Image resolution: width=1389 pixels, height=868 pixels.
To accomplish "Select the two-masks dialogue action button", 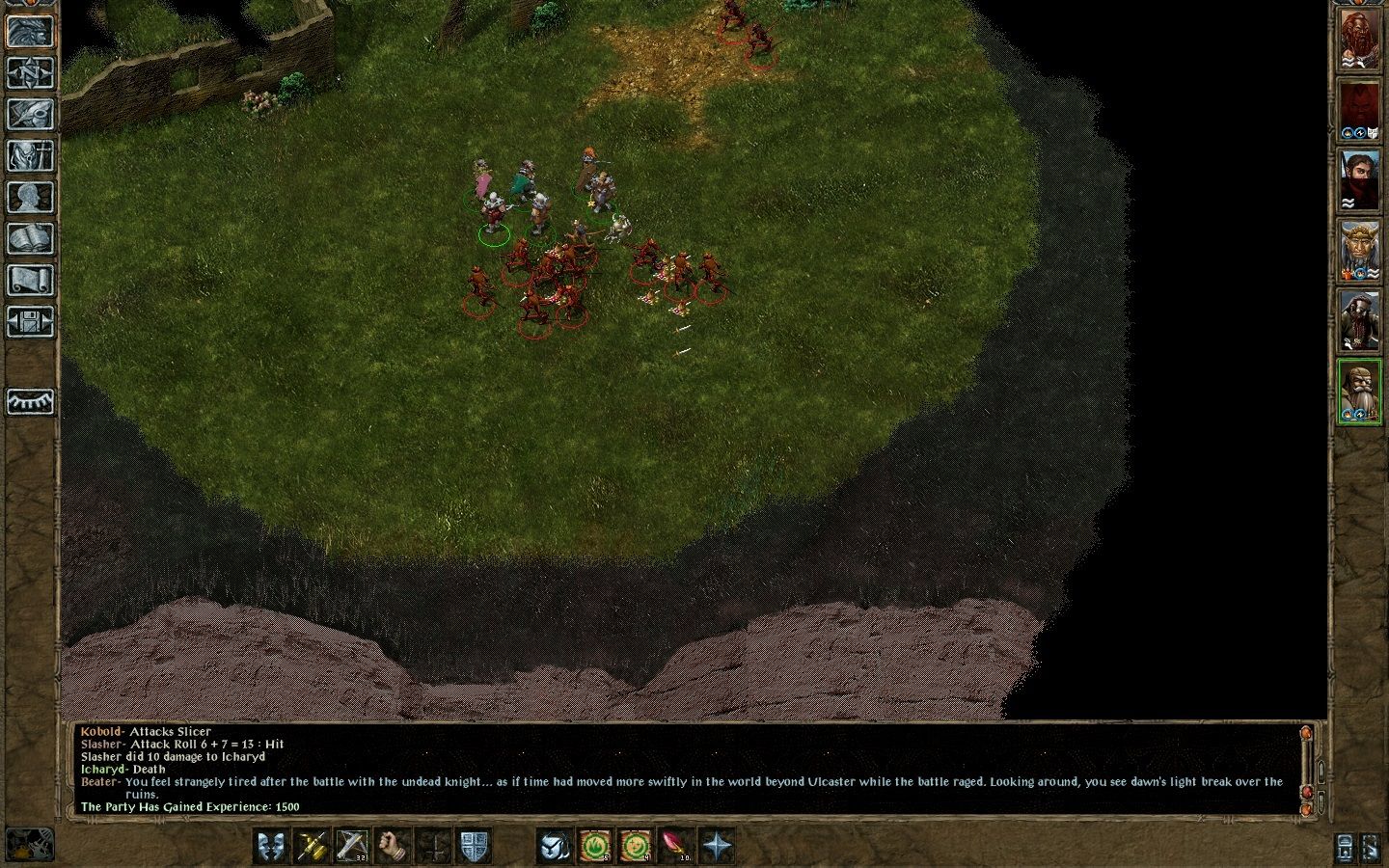I will [271, 846].
